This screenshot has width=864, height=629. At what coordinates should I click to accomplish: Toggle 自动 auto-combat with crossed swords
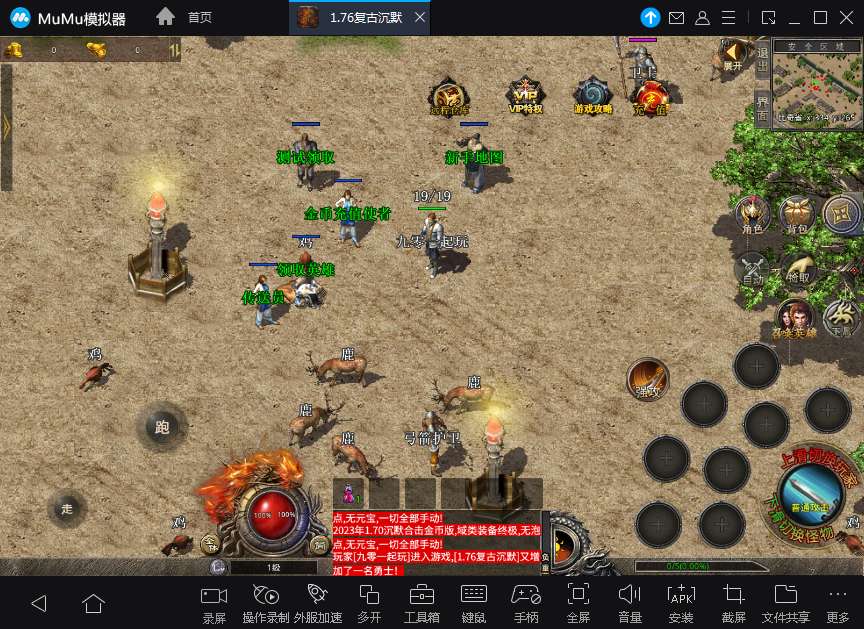[x=752, y=268]
